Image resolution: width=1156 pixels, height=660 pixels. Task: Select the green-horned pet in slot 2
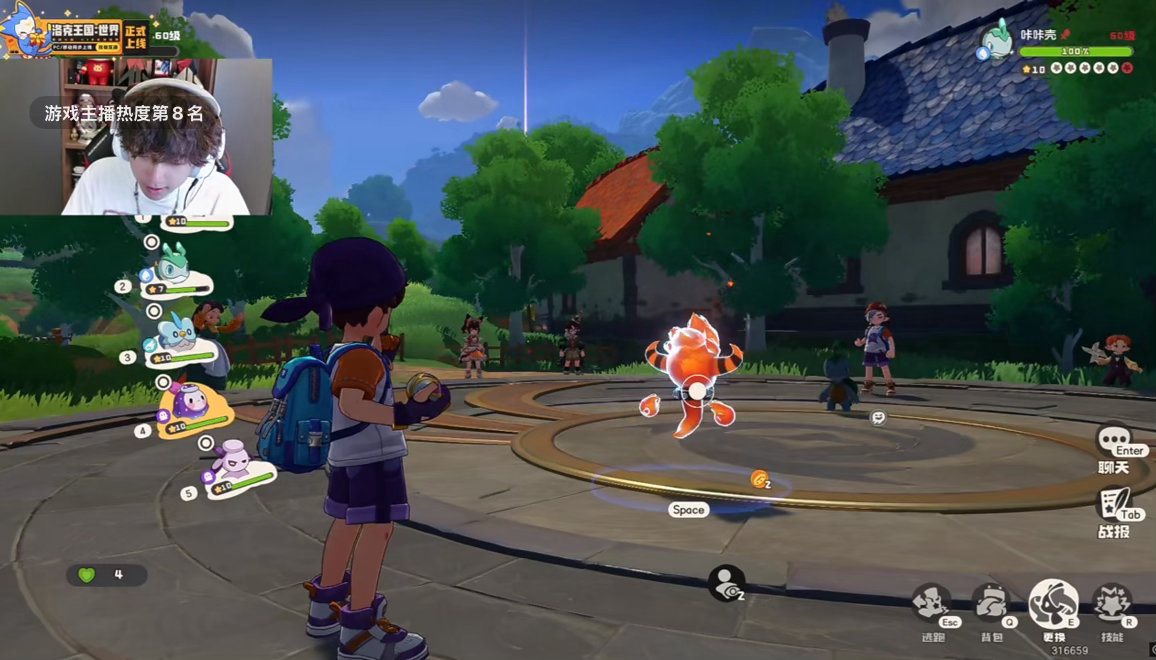pyautogui.click(x=173, y=265)
